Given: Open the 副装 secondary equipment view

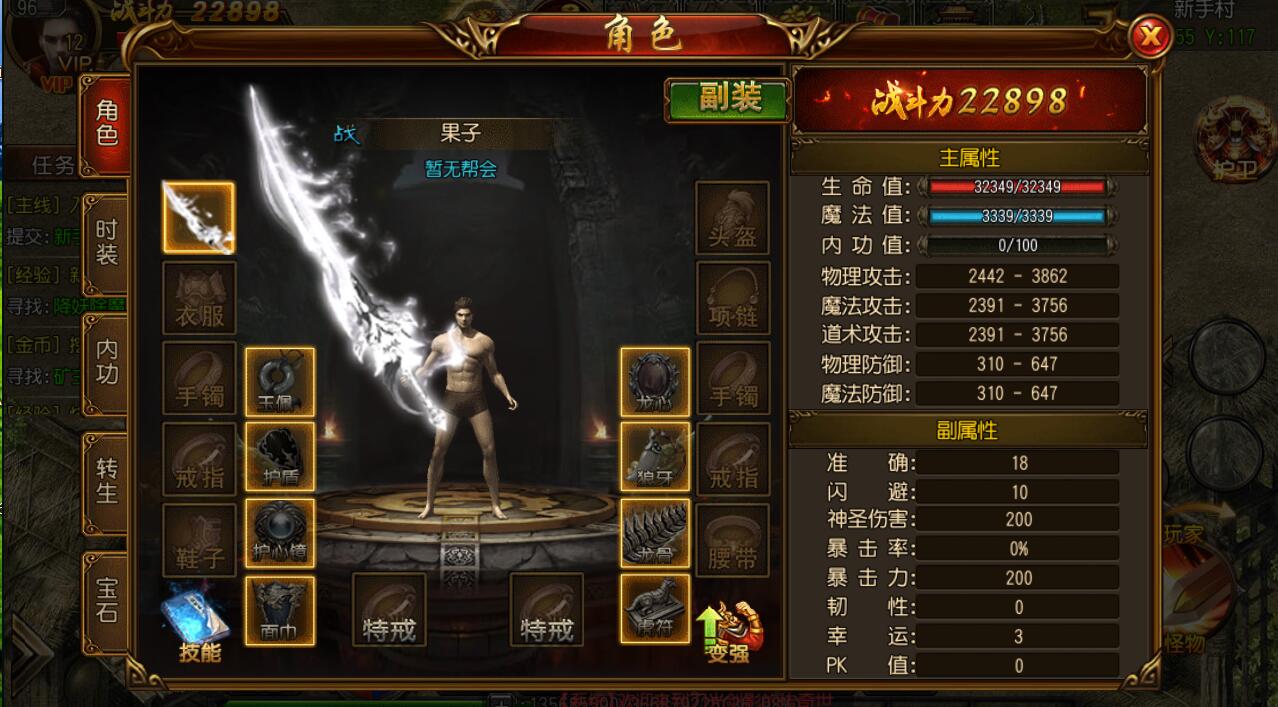Looking at the screenshot, I should (729, 98).
